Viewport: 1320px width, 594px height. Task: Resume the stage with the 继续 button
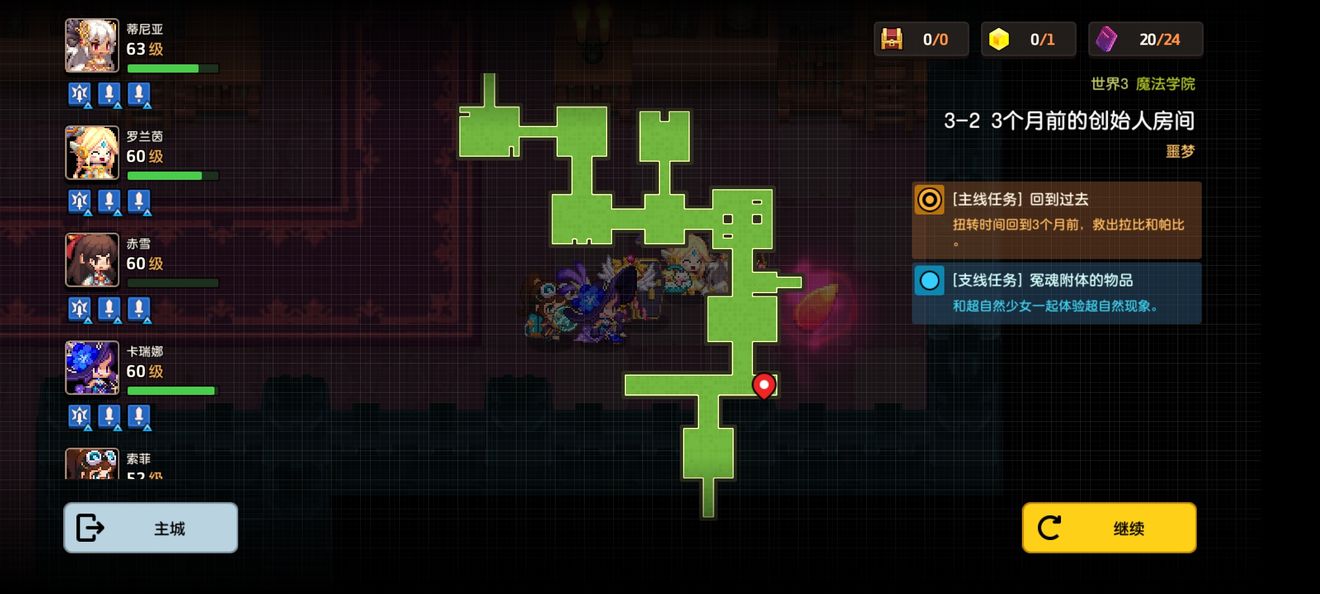[1108, 528]
